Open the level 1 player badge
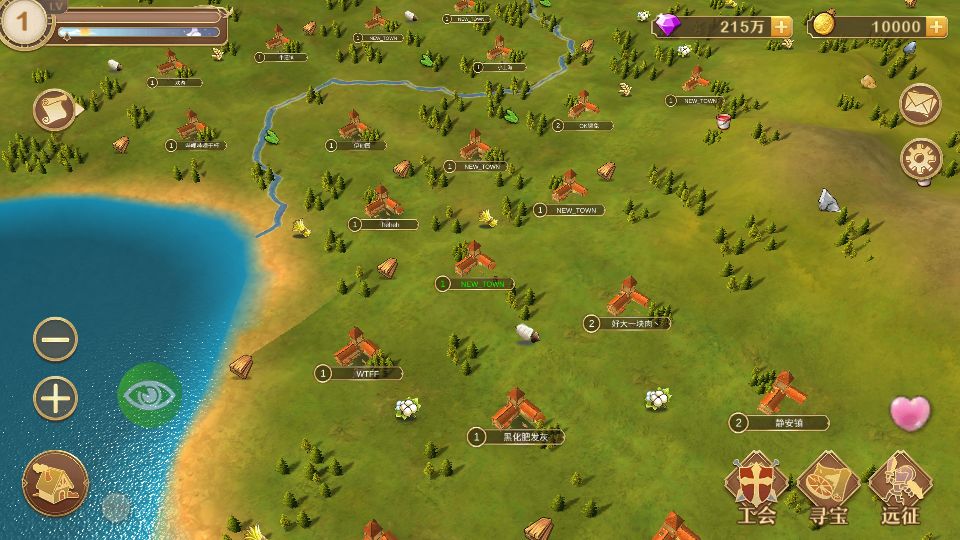This screenshot has height=540, width=960. pyautogui.click(x=26, y=22)
